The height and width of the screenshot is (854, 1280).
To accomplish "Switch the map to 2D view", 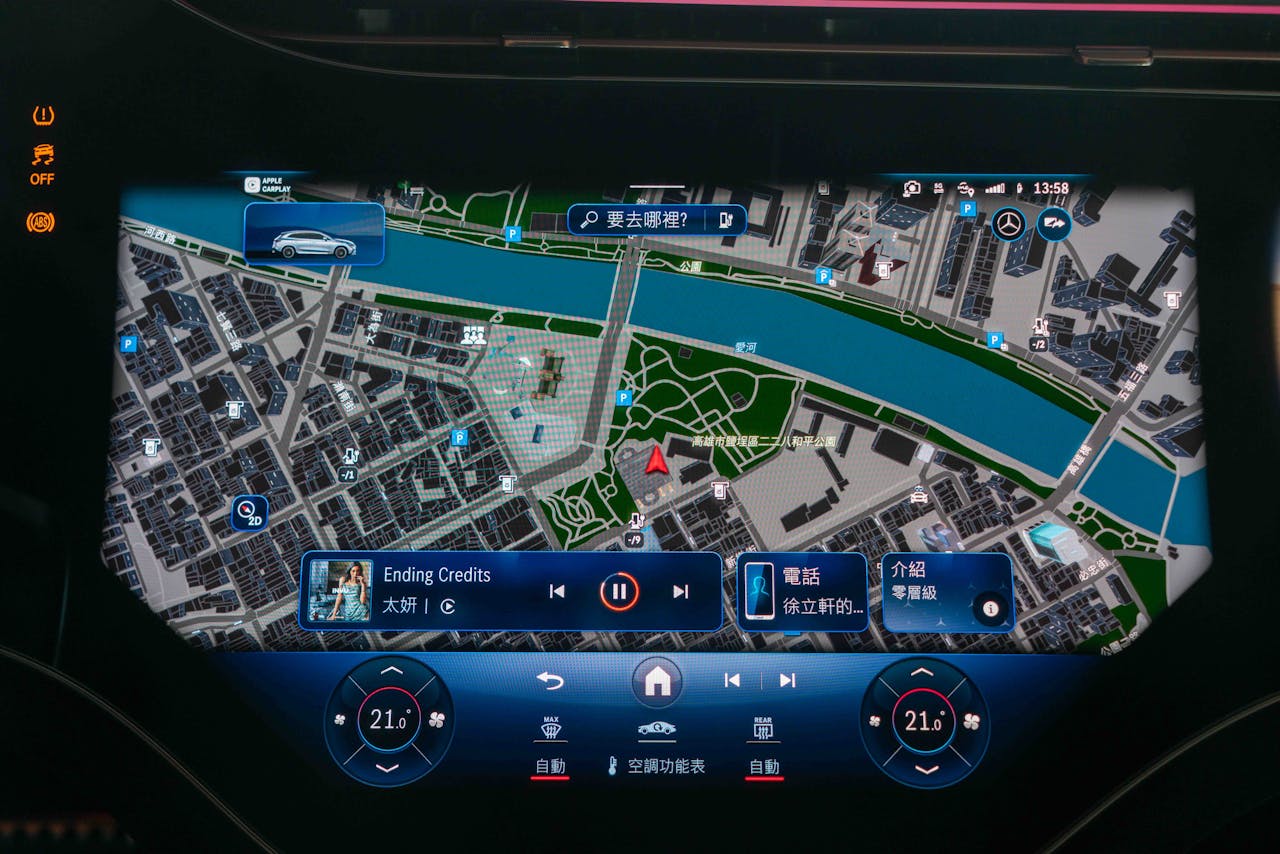I will click(249, 513).
